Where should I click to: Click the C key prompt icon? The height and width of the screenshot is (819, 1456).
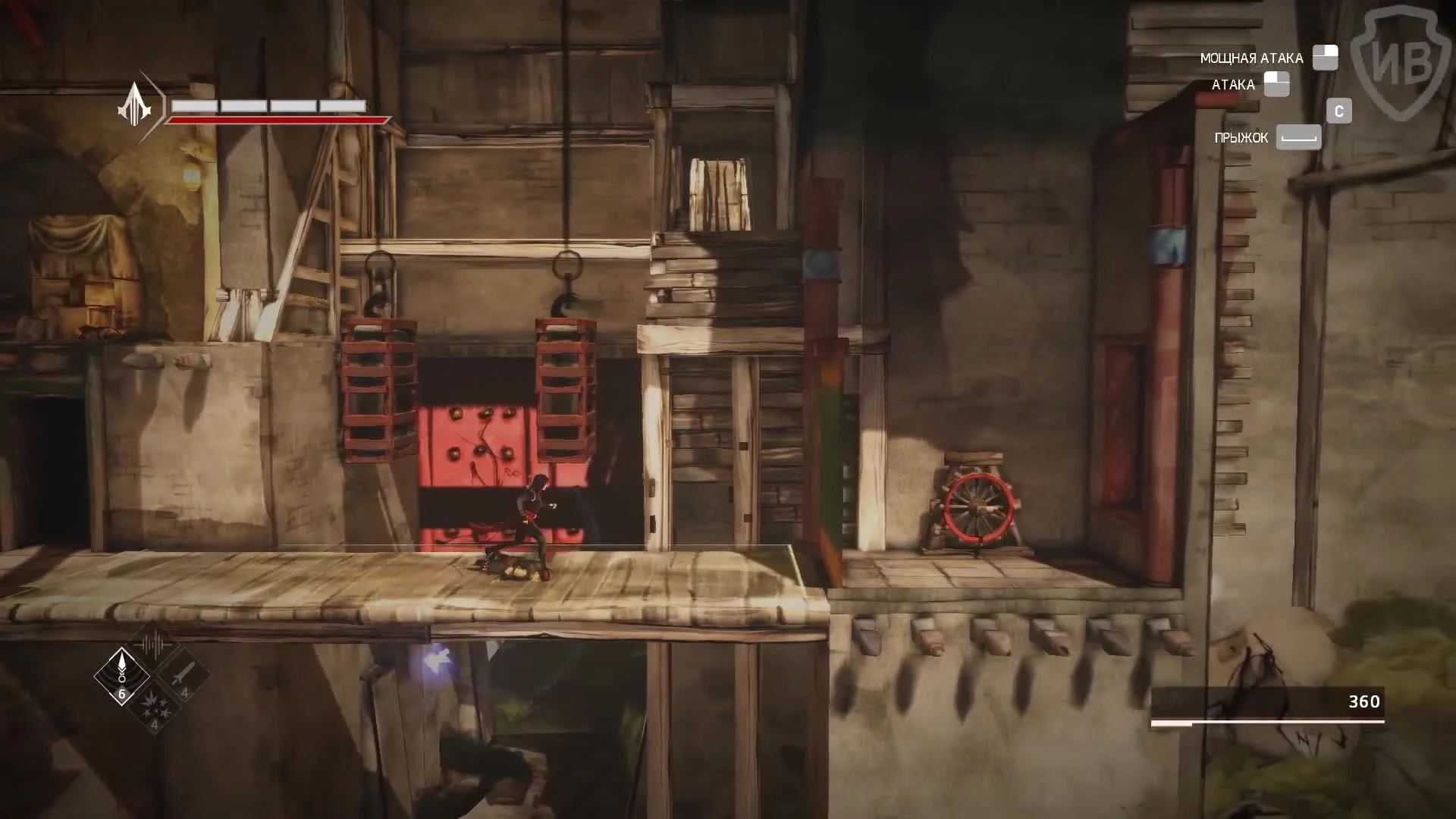coord(1339,111)
